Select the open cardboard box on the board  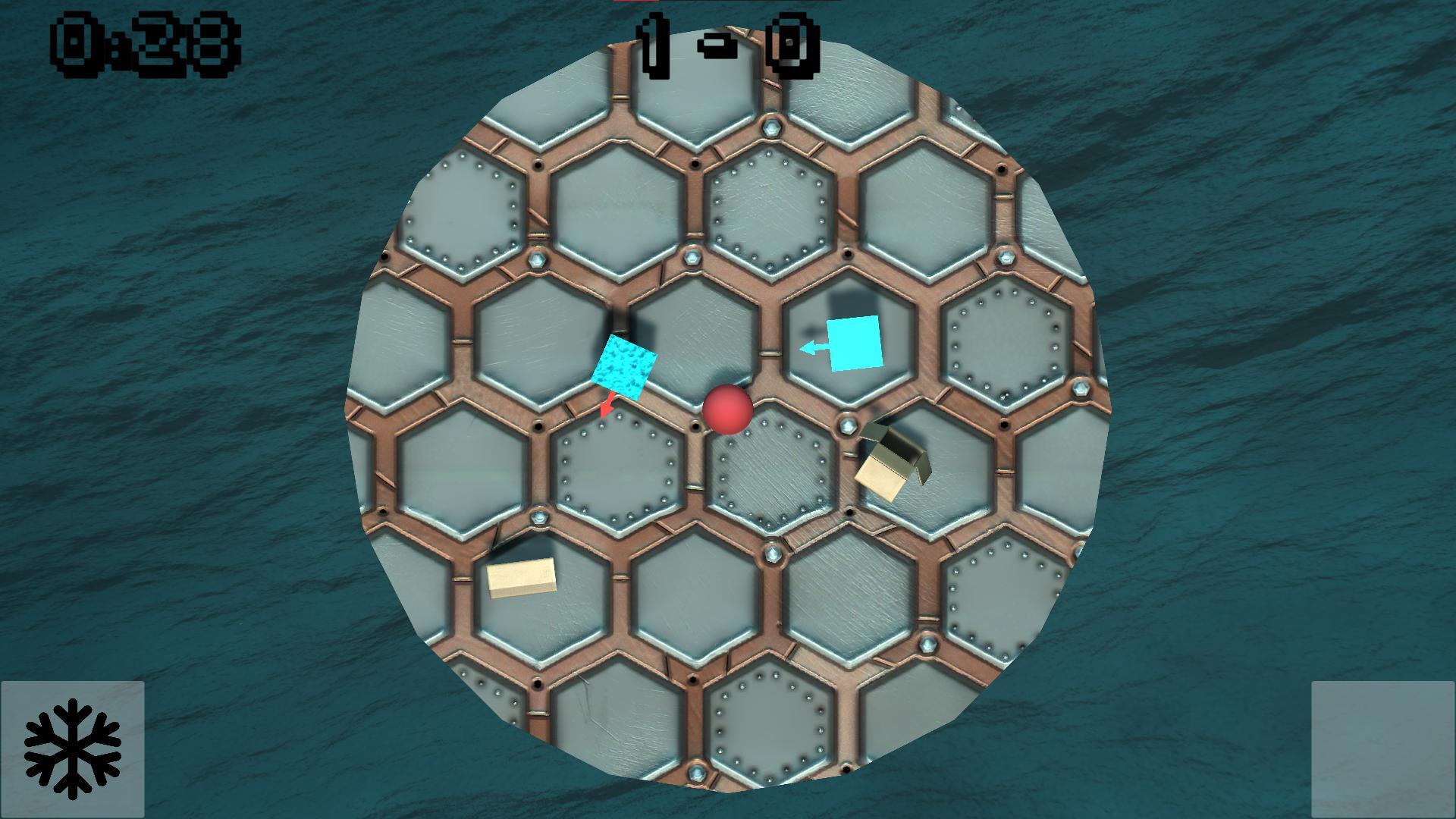point(895,461)
